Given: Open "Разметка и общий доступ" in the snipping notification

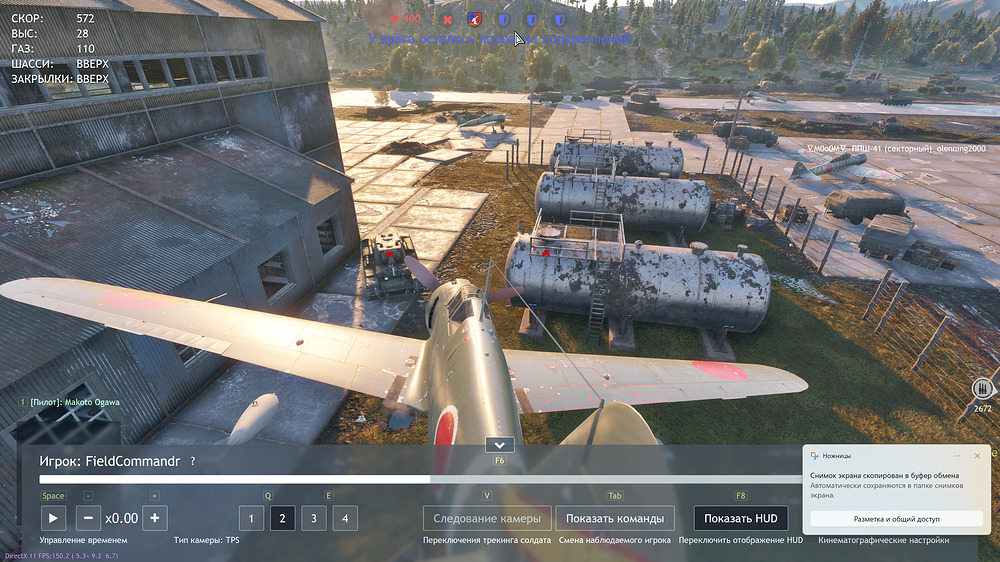Looking at the screenshot, I should tap(897, 519).
